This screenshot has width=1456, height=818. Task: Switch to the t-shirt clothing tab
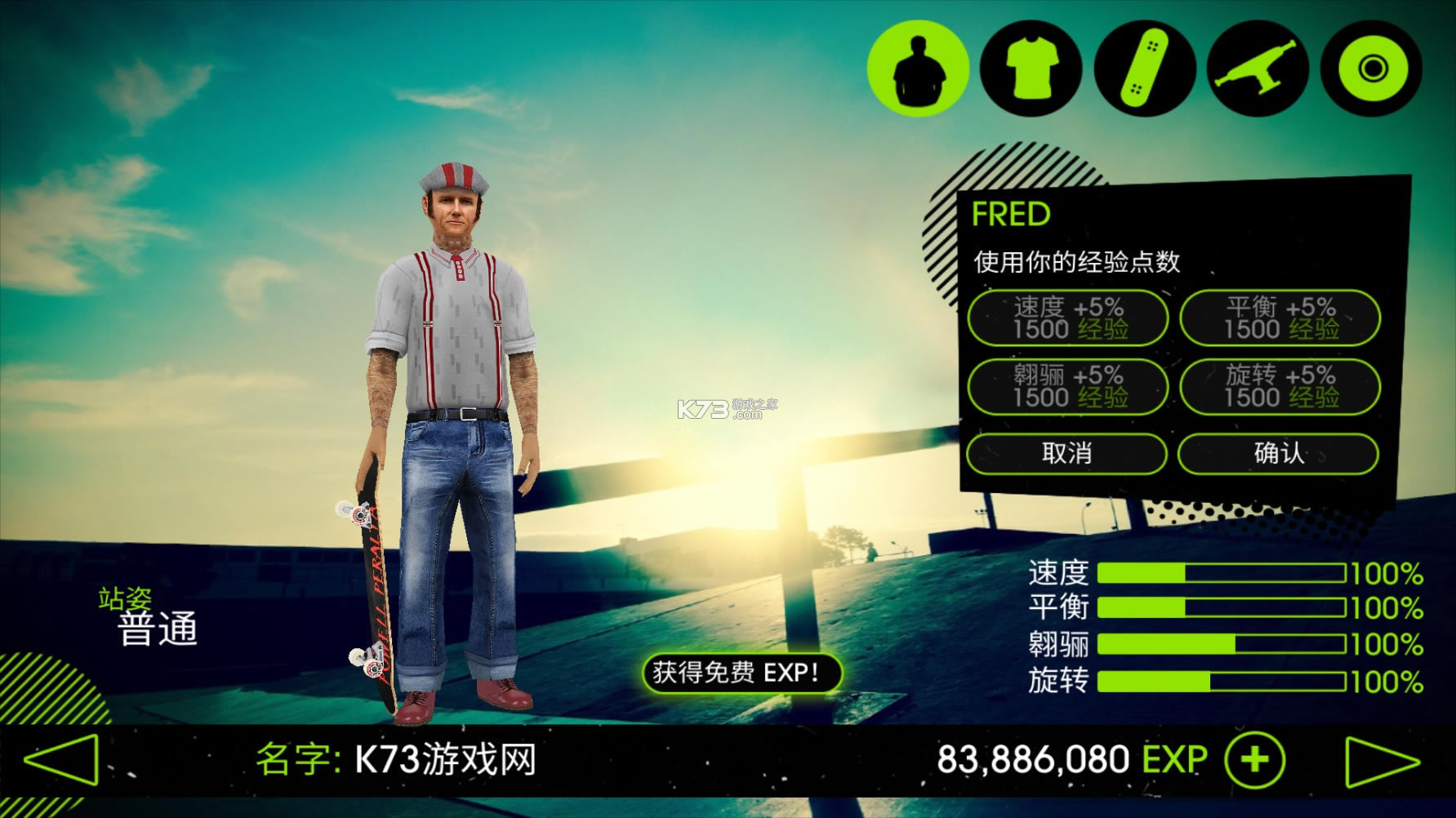(x=1031, y=69)
